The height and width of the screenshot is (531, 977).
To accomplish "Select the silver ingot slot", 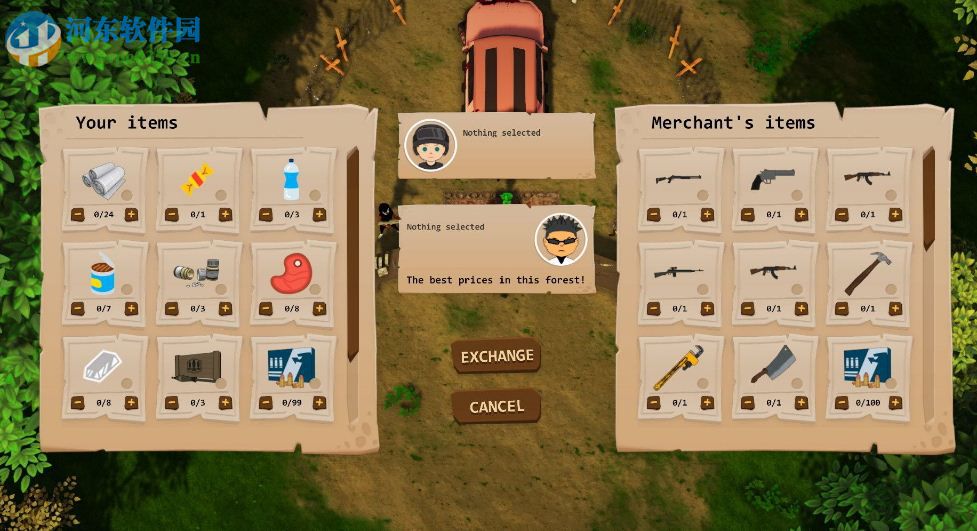I will tap(103, 368).
